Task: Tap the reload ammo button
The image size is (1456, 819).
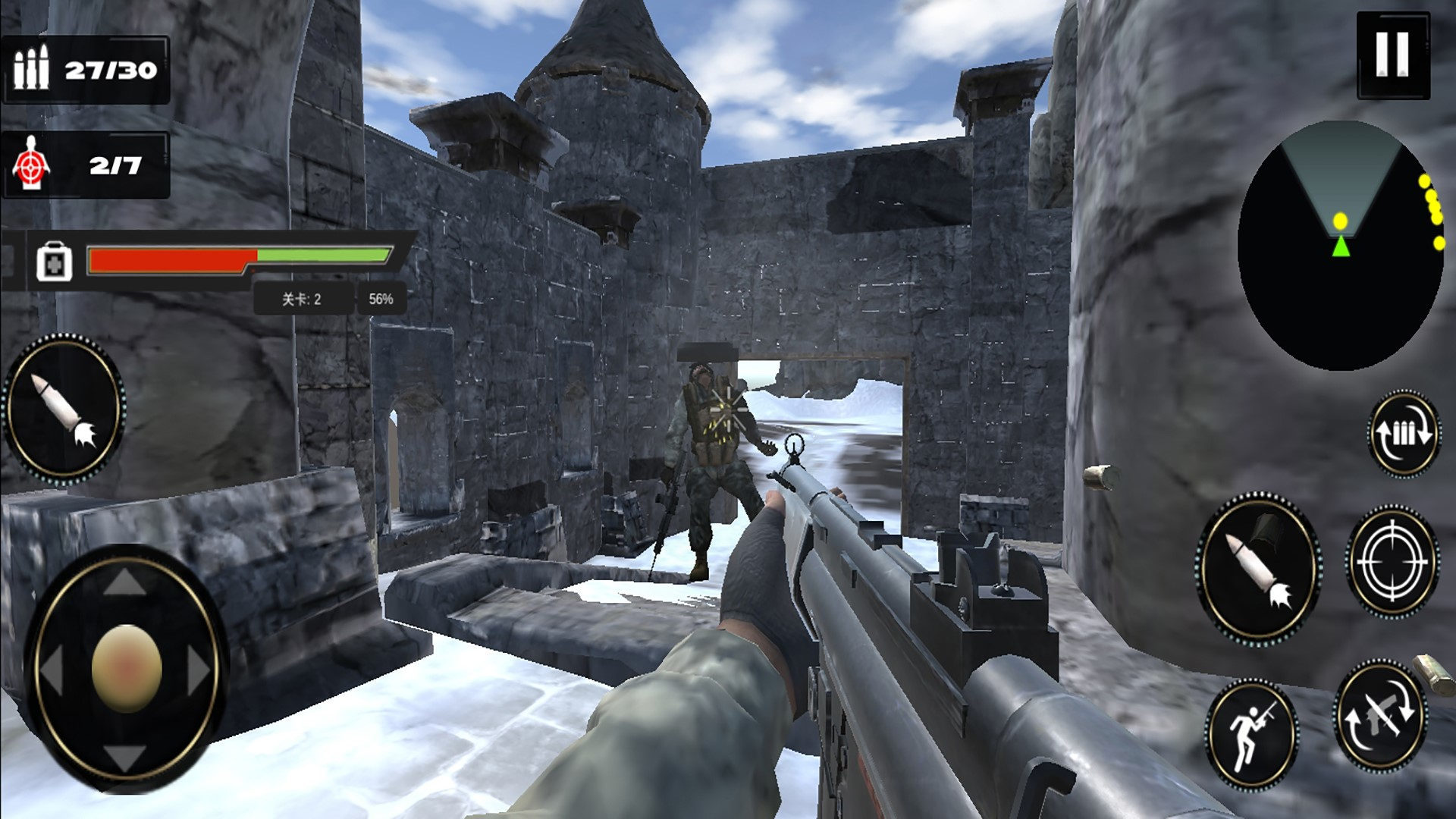Action: pyautogui.click(x=1404, y=433)
